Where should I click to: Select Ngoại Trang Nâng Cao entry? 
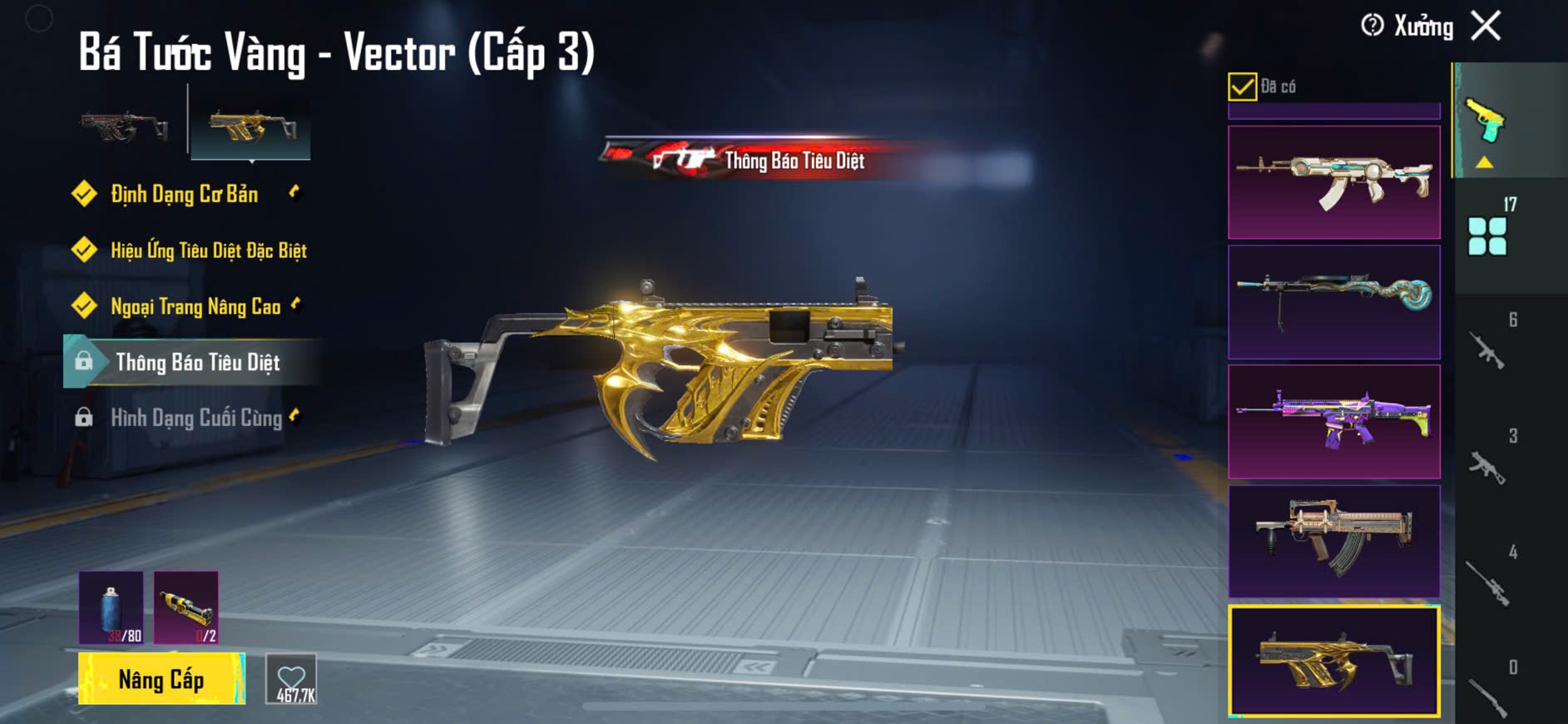(x=195, y=306)
